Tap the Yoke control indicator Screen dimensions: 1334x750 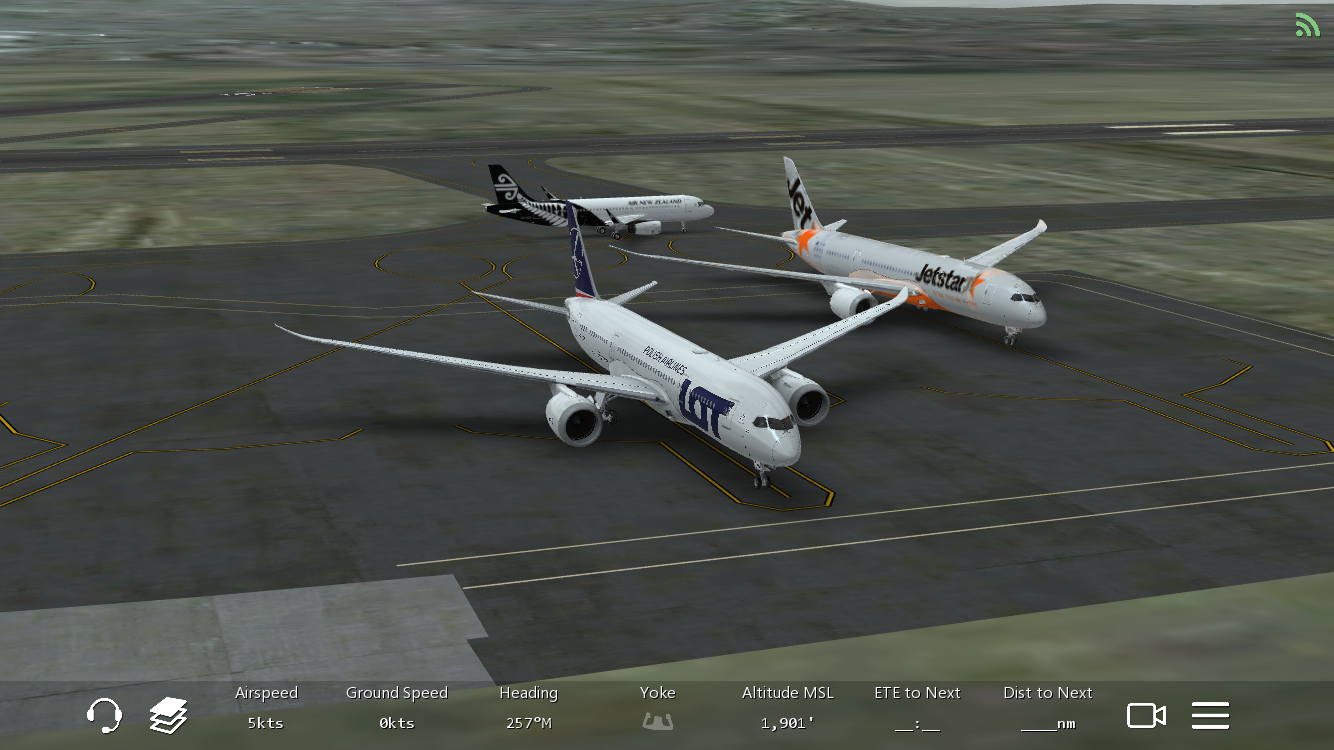(x=657, y=708)
